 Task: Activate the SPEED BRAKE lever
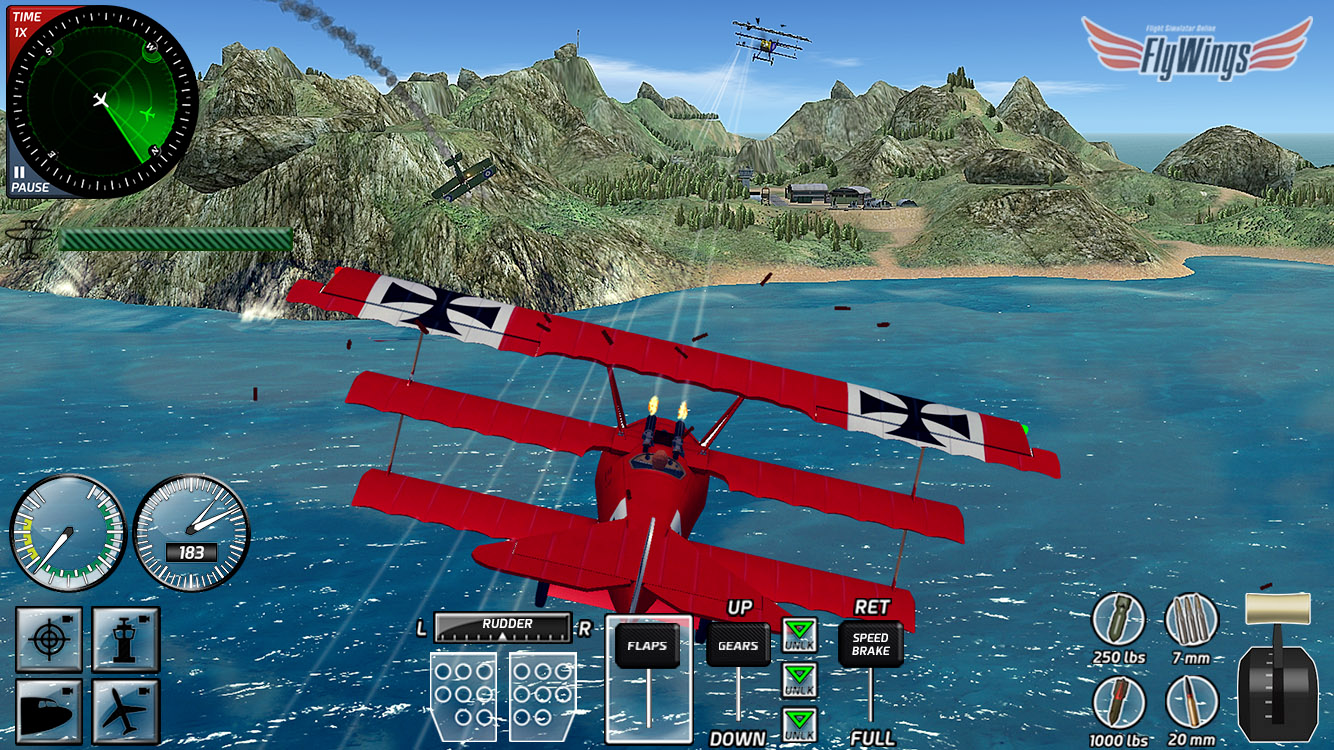[870, 645]
